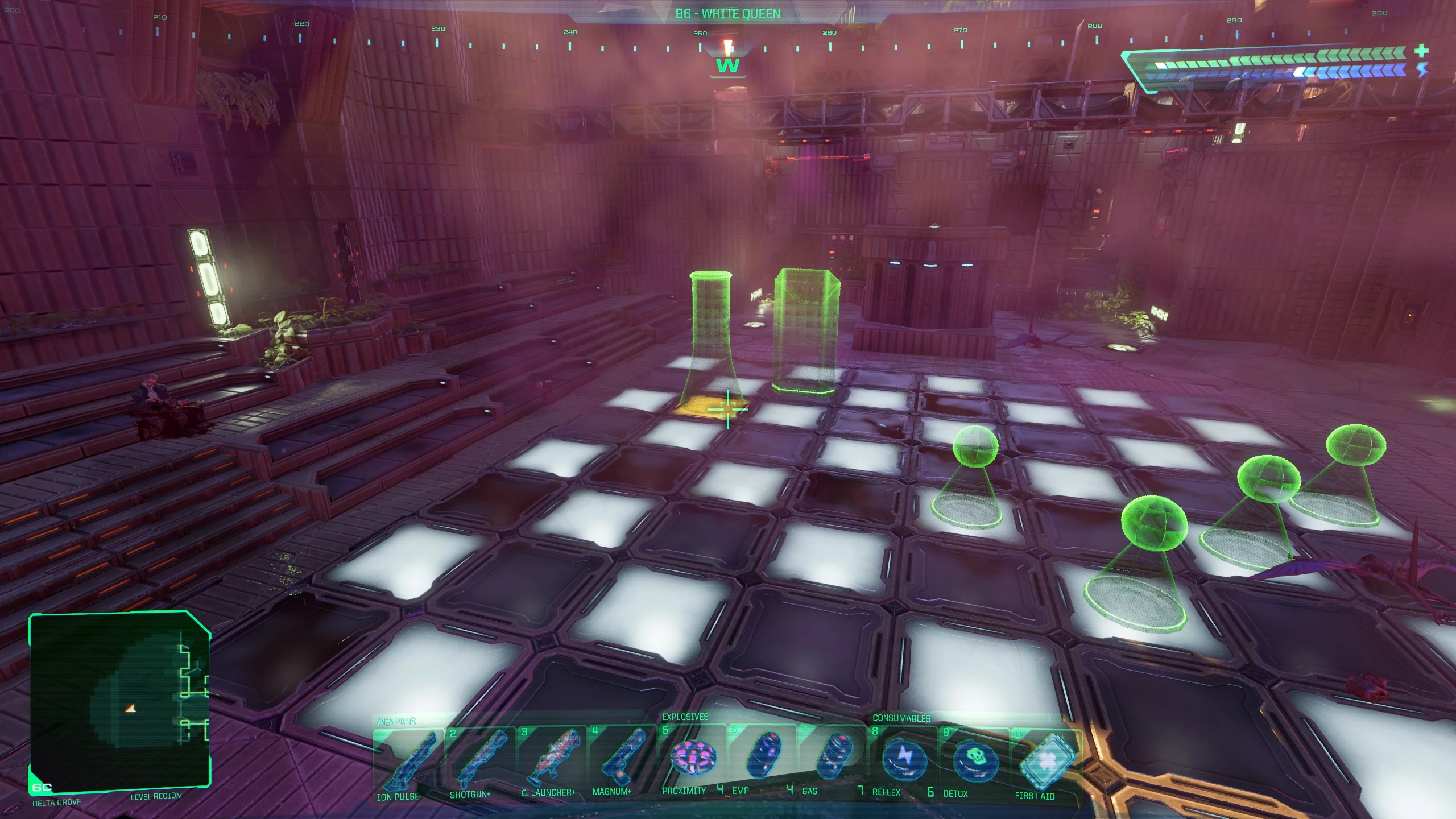
Task: Select the Proximity mine explosive
Action: click(x=692, y=757)
